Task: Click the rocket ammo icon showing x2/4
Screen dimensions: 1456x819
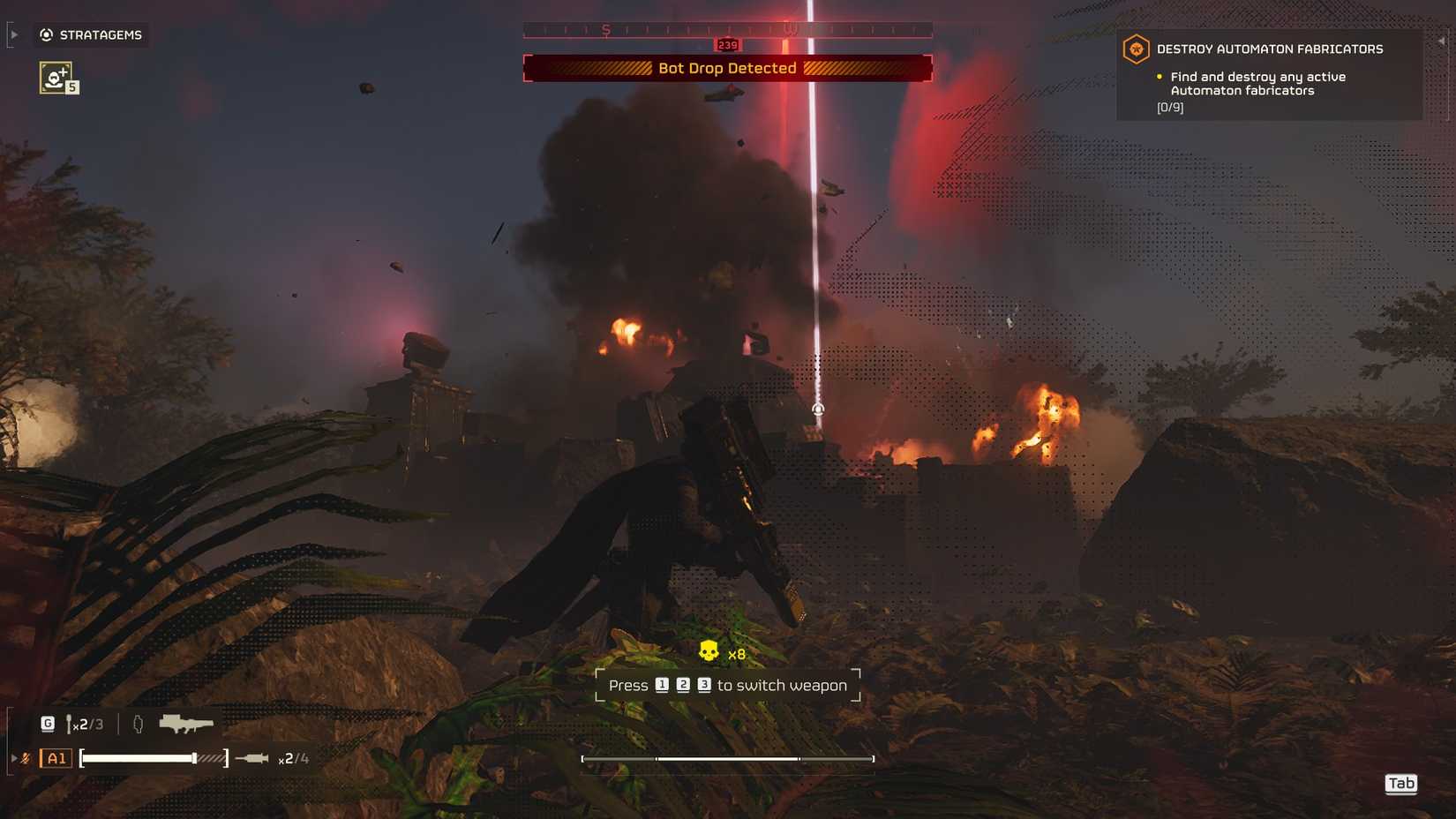Action: pos(251,757)
